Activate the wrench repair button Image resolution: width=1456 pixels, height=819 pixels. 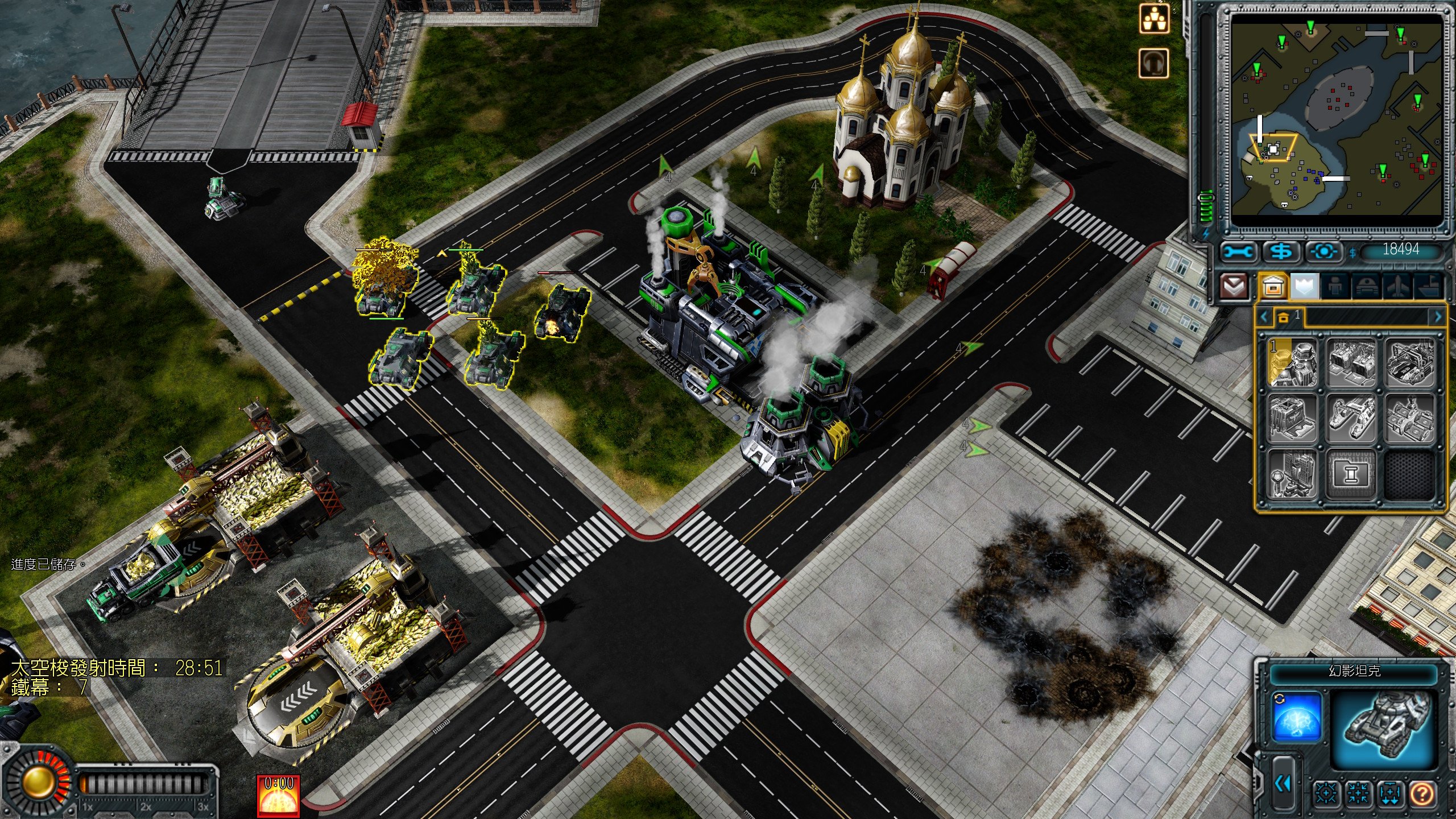pyautogui.click(x=1238, y=251)
